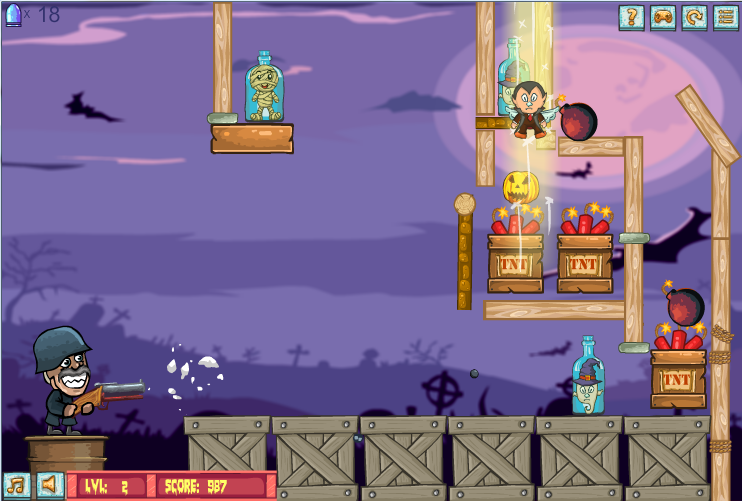Open the level list menu button

725,17
